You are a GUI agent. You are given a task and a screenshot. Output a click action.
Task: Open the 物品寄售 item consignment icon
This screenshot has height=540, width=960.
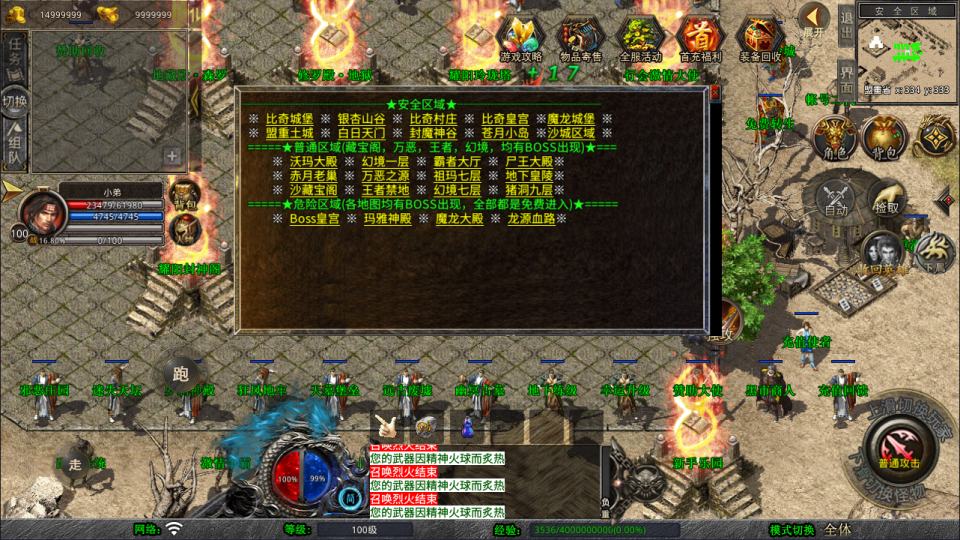pyautogui.click(x=580, y=38)
